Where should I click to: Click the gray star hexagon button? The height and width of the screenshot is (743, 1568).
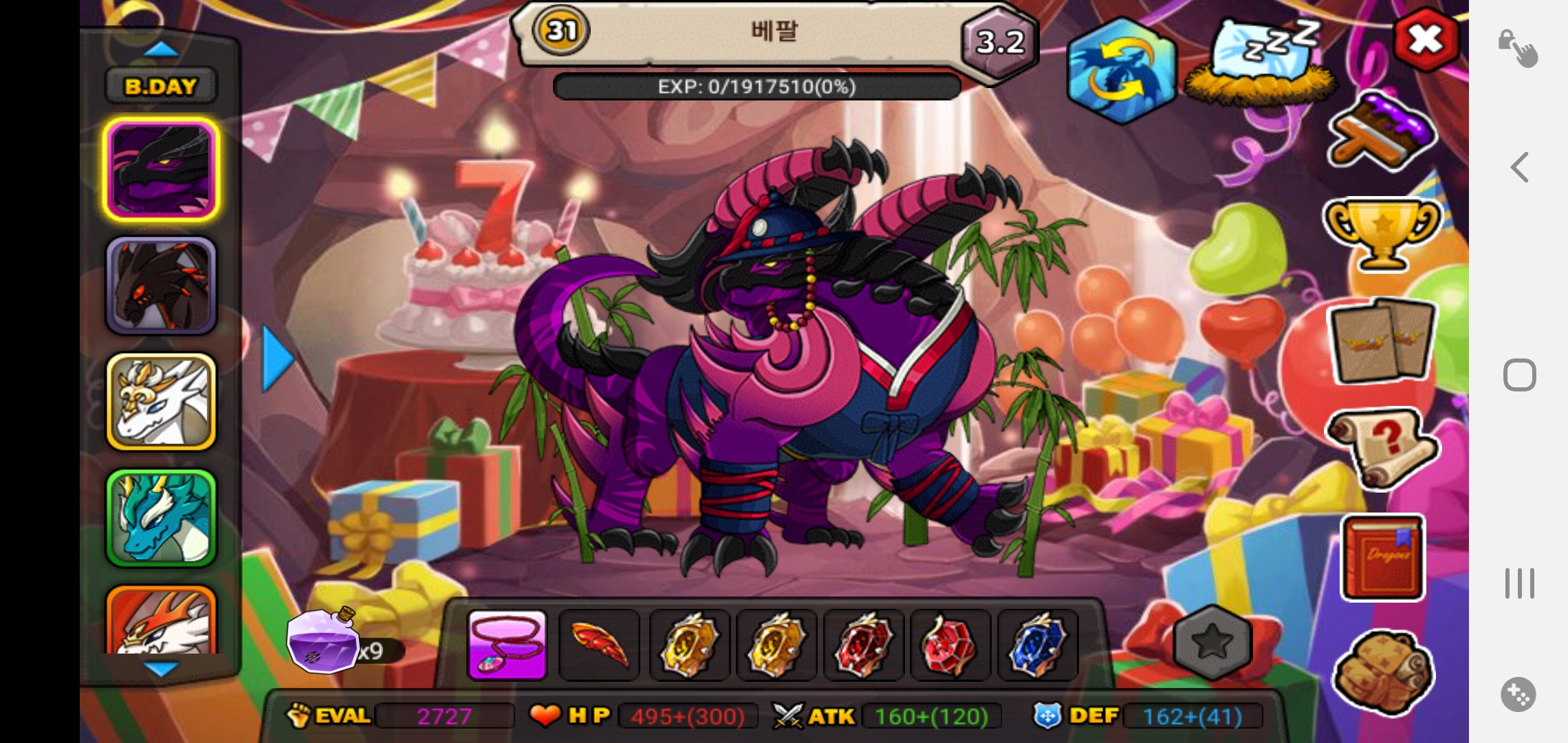(x=1212, y=643)
